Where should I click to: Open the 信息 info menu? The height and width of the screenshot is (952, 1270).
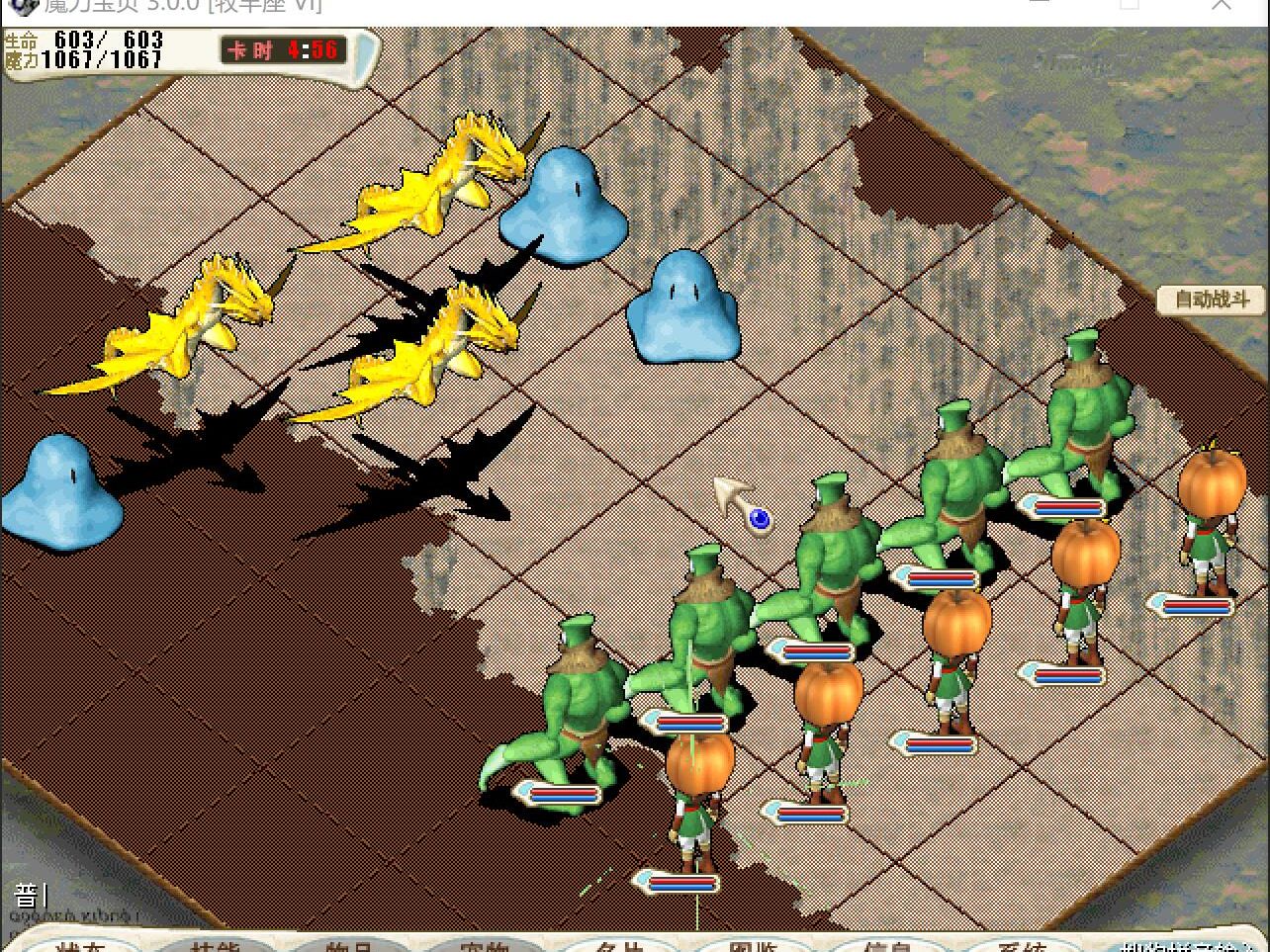(887, 943)
